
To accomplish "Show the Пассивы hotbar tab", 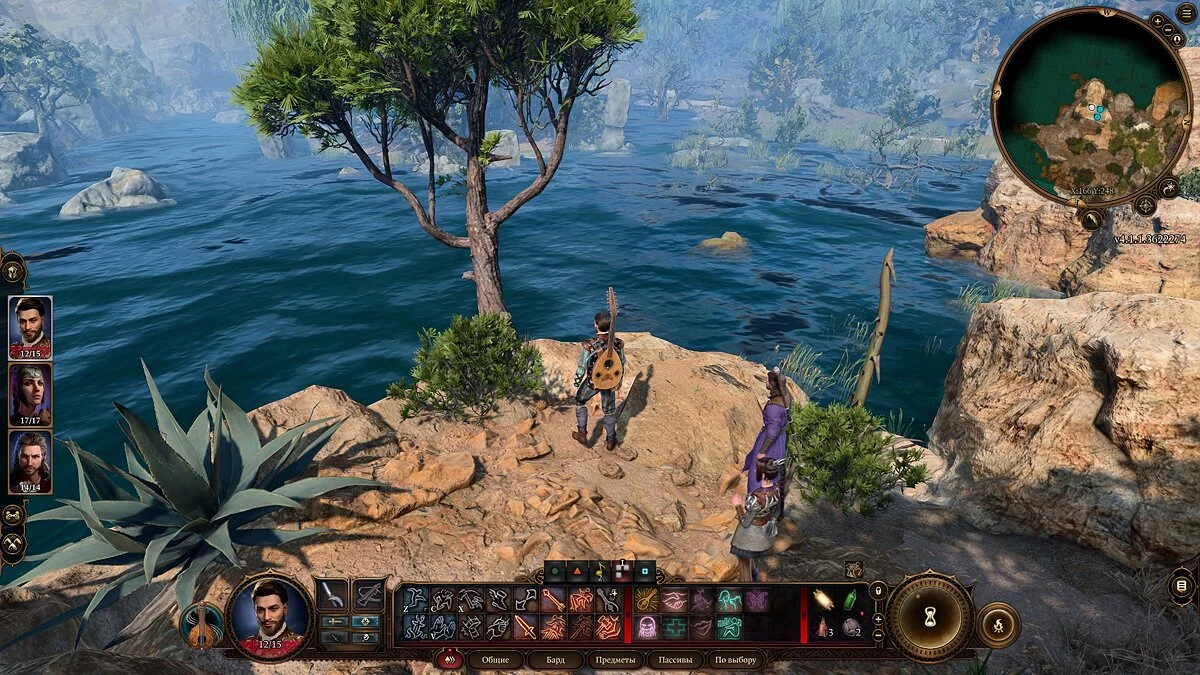I will (x=674, y=660).
